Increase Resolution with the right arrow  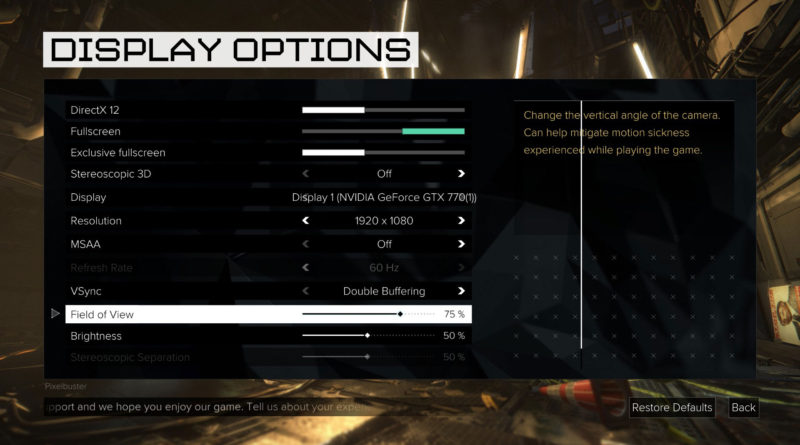point(461,220)
